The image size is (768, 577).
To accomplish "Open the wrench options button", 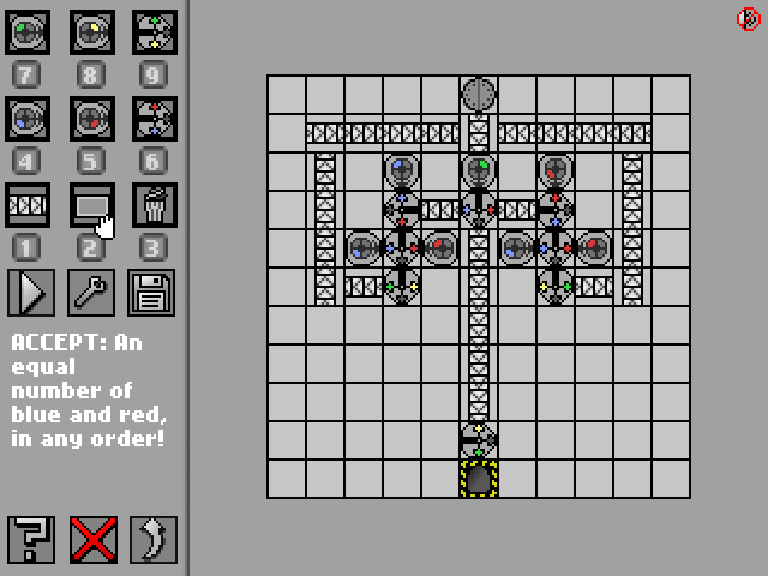I will [x=91, y=292].
